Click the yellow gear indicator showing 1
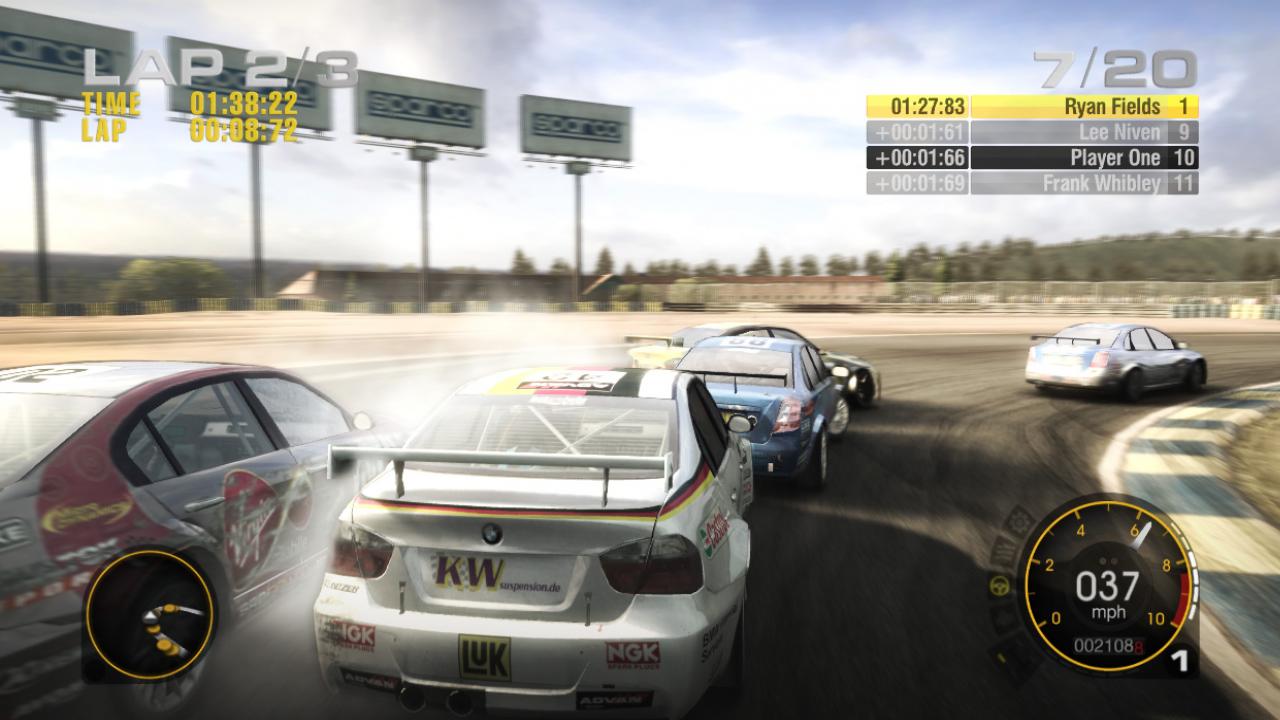Viewport: 1280px width, 720px height. pos(1178,658)
